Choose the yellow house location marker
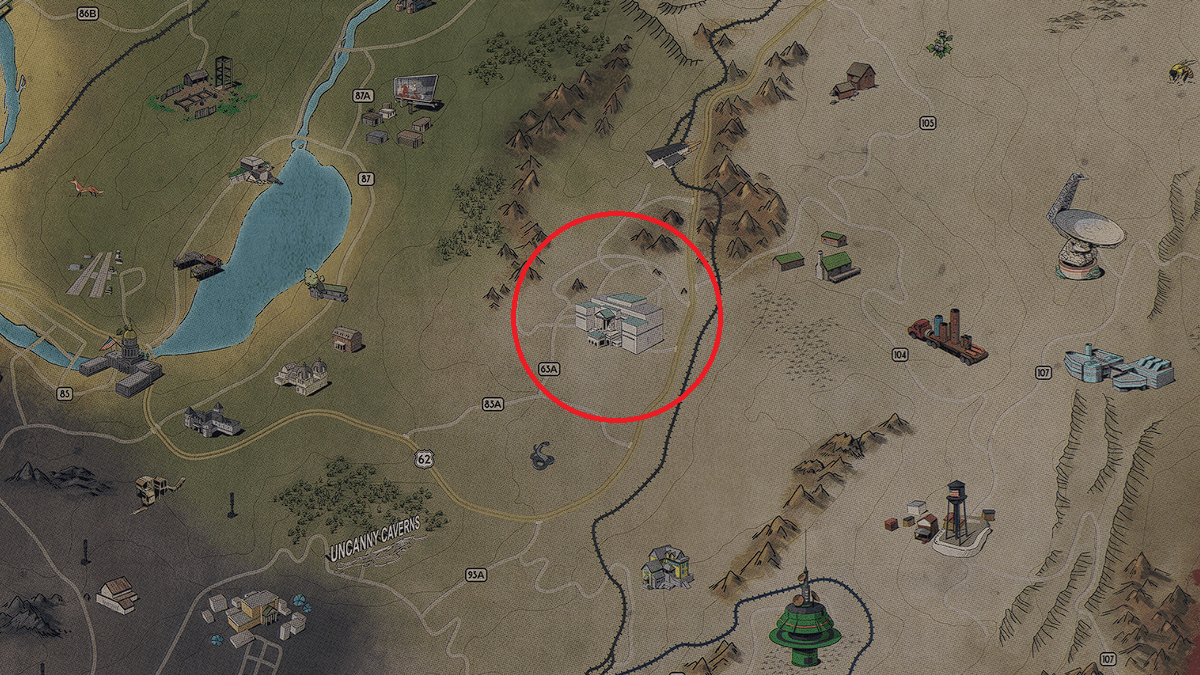This screenshot has height=675, width=1200. pyautogui.click(x=665, y=567)
